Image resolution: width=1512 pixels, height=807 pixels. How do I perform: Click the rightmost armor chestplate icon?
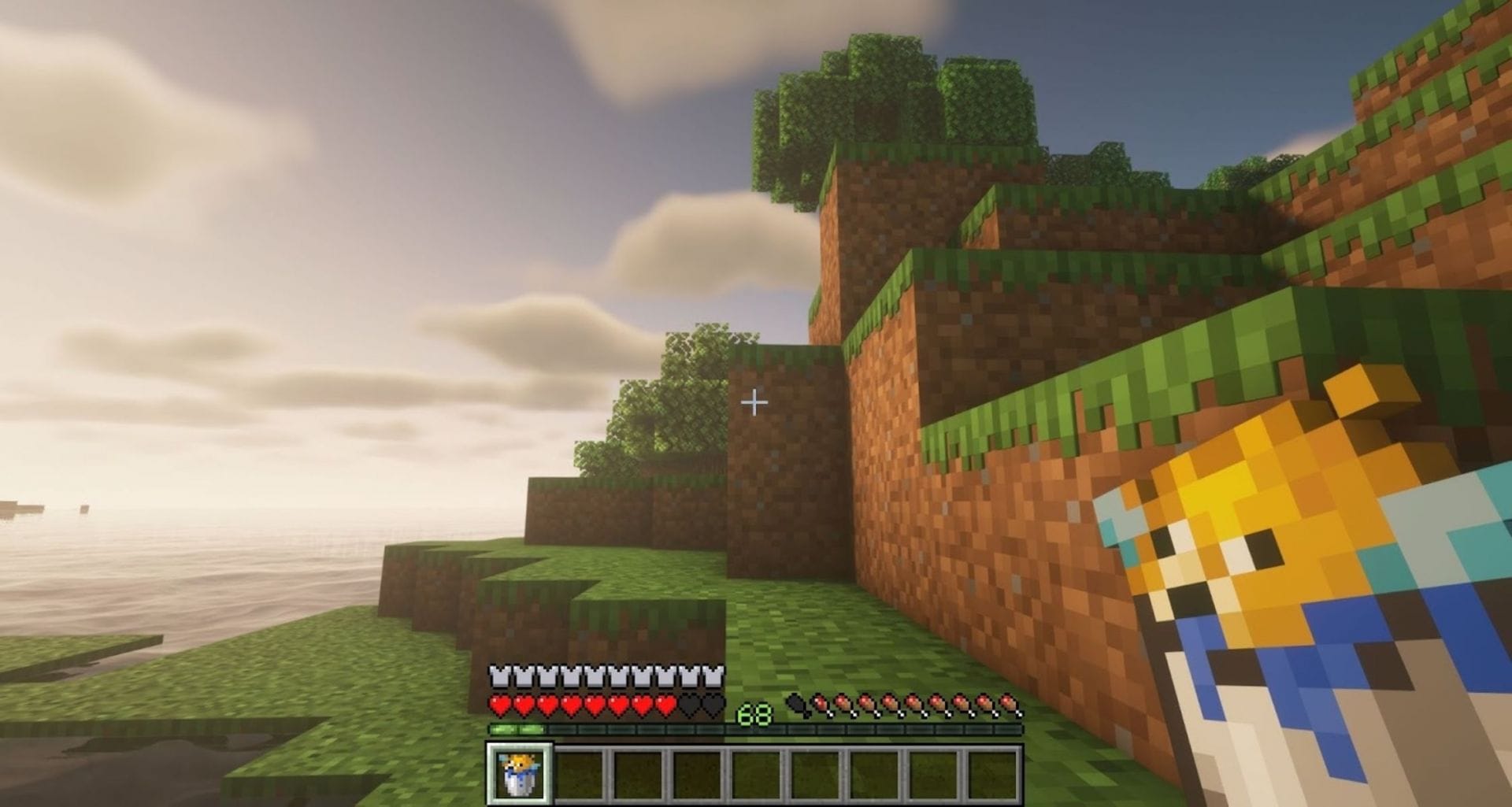click(x=712, y=674)
